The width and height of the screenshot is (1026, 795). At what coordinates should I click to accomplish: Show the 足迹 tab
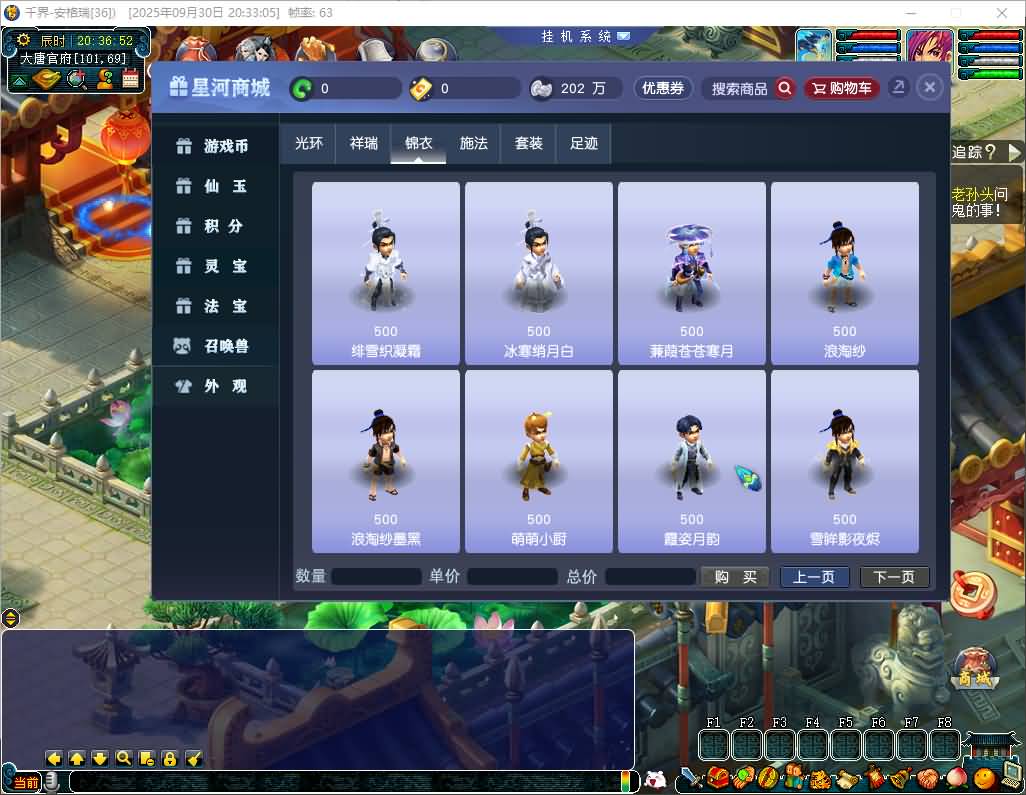(583, 143)
